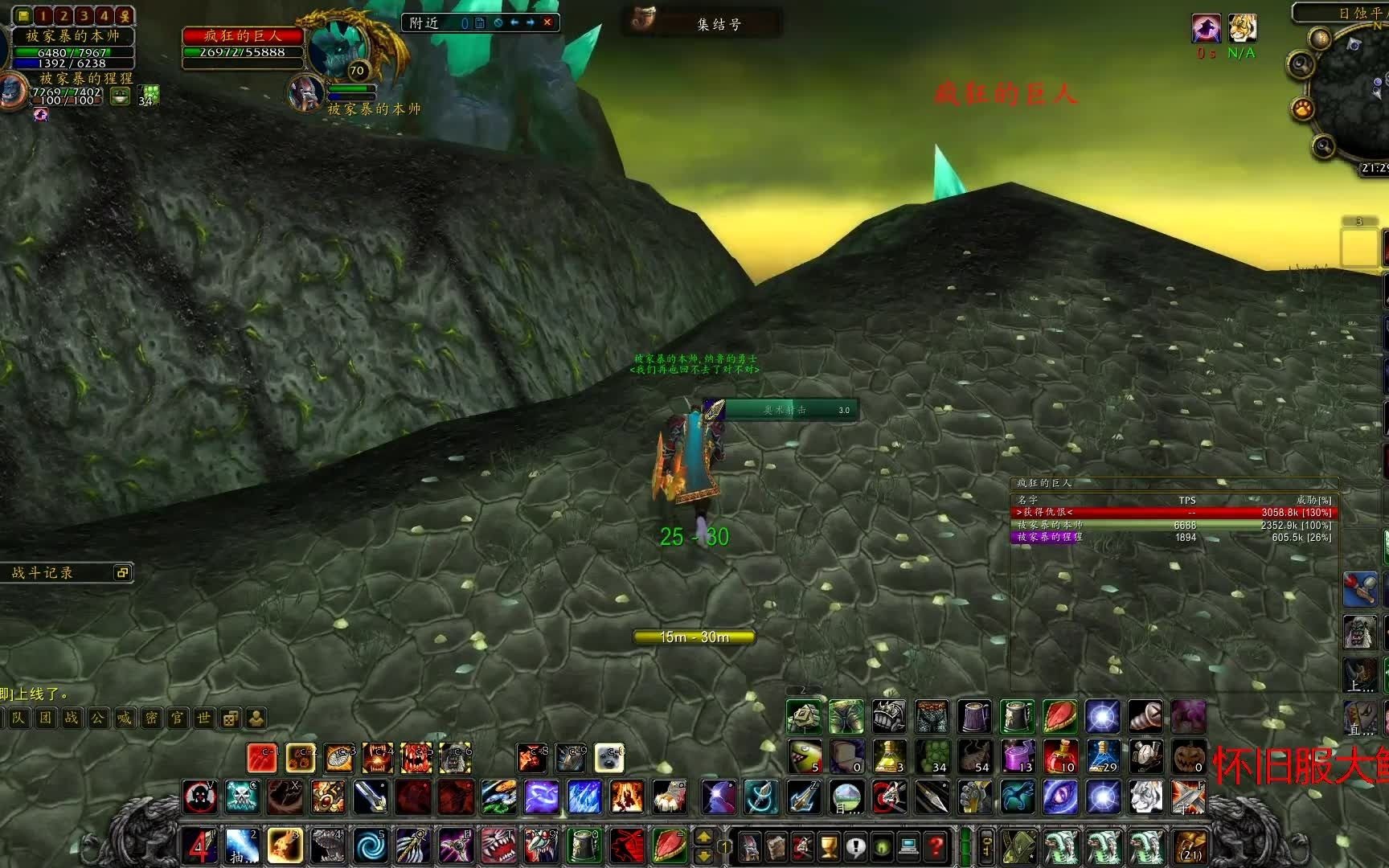Use the red potion with count 10

click(x=1059, y=756)
